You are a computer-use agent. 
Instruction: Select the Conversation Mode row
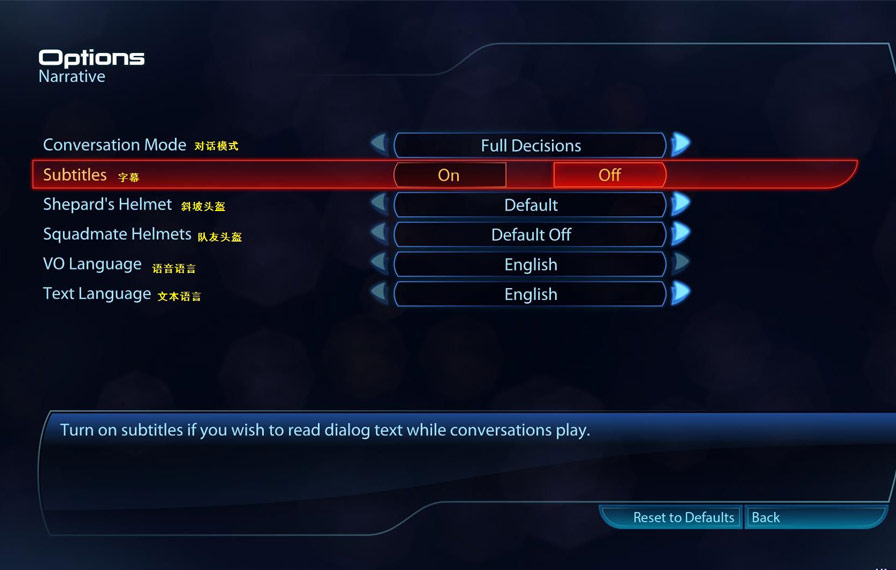pos(114,145)
